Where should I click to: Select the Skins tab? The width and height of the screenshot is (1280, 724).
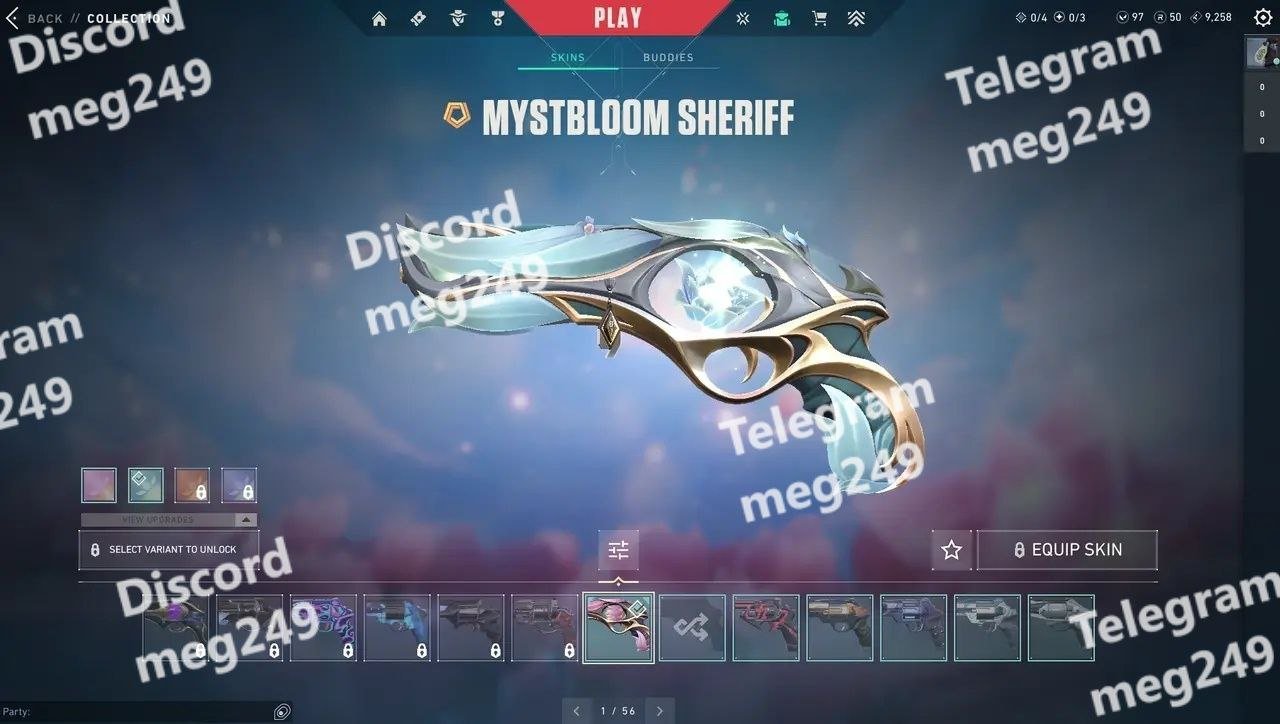click(x=568, y=57)
